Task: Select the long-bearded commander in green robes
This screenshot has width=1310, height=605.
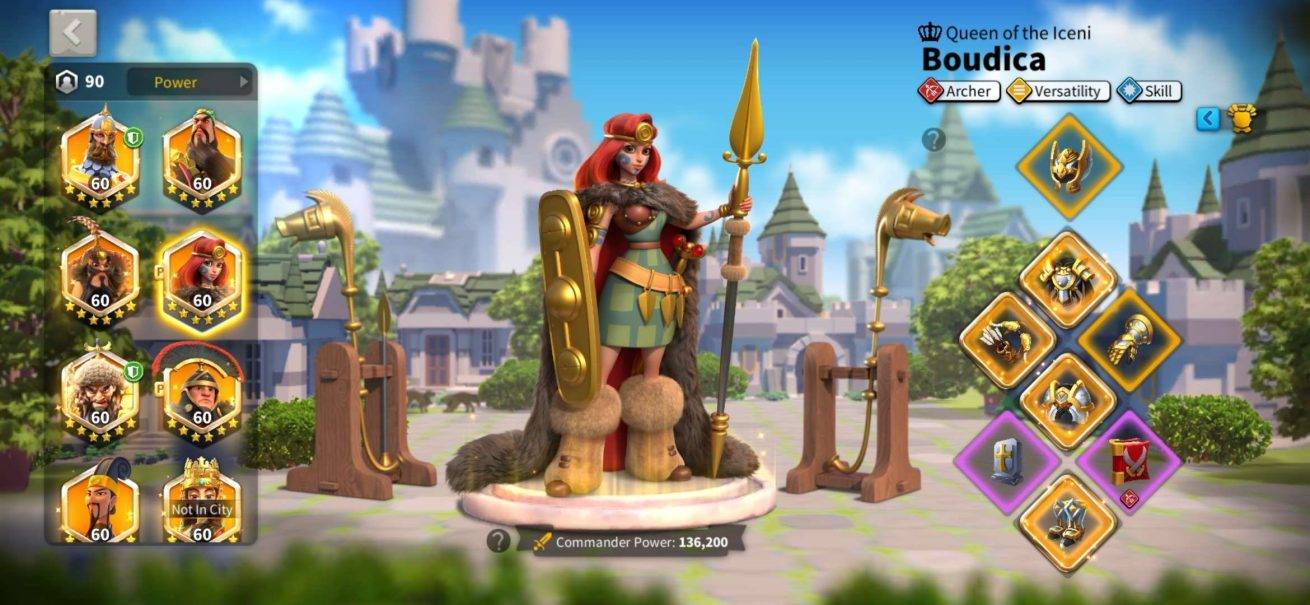Action: (201, 156)
